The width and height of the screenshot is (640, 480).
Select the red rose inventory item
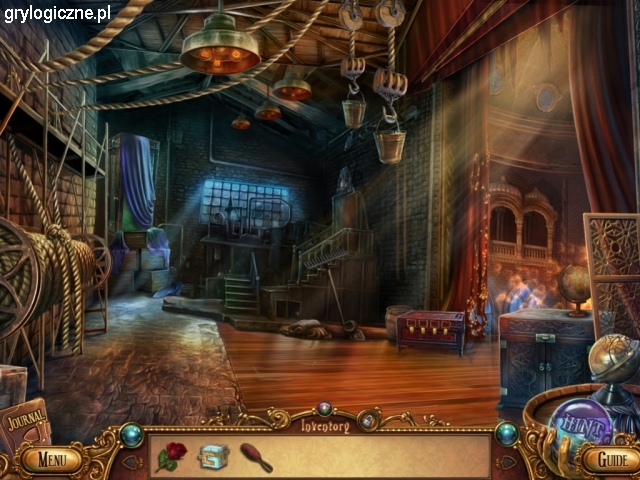click(x=171, y=456)
